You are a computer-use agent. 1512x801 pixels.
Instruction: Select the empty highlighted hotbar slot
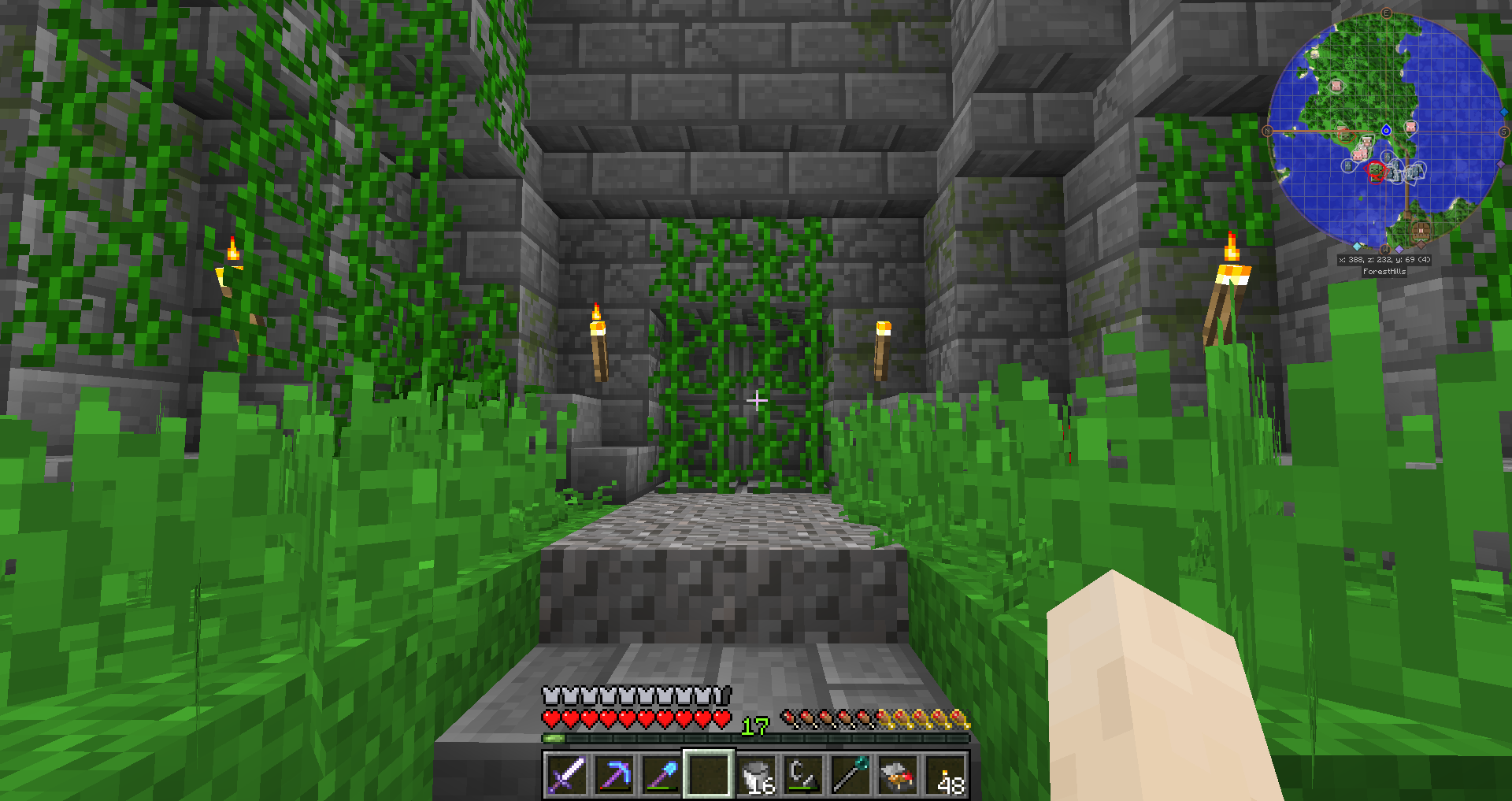(708, 774)
